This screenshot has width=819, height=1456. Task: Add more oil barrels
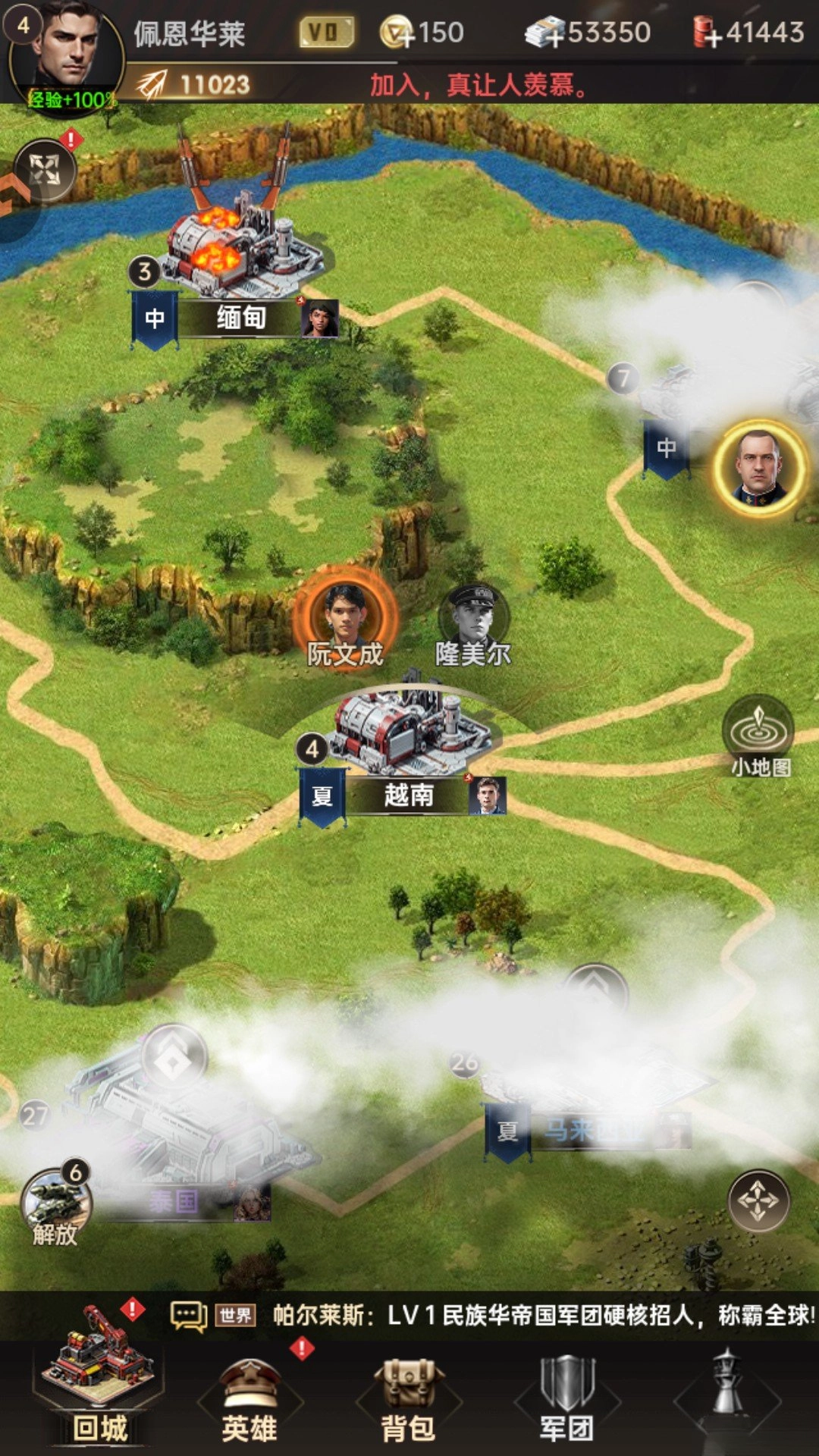(x=707, y=33)
